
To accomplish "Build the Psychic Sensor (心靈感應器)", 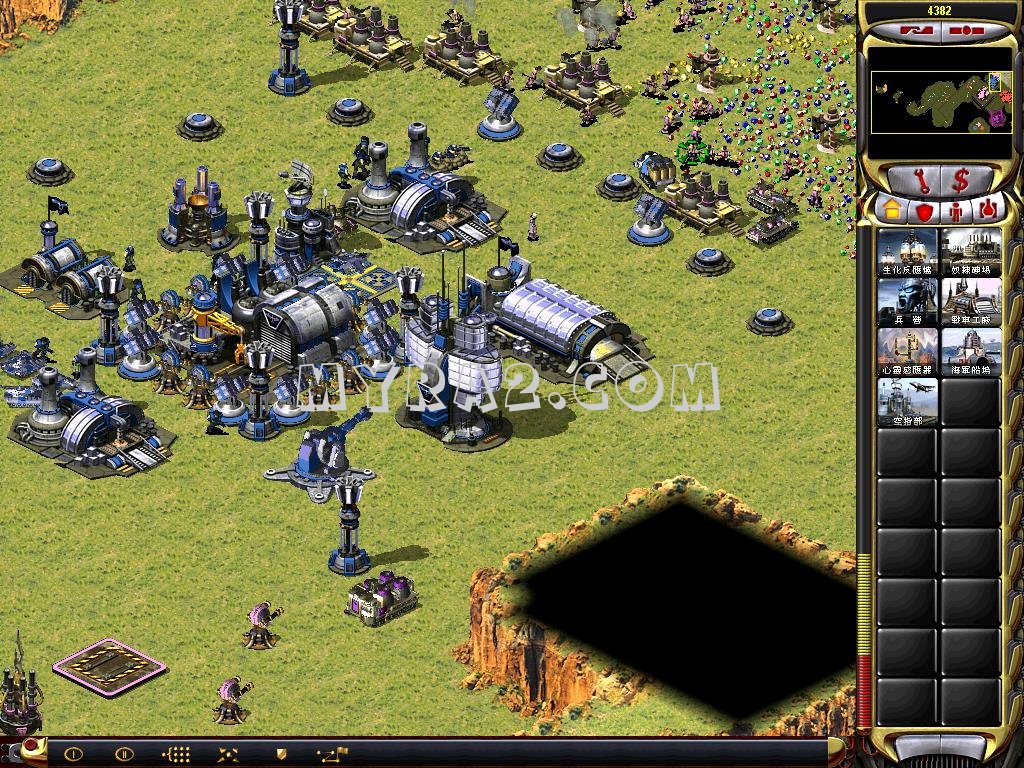I will (x=908, y=352).
